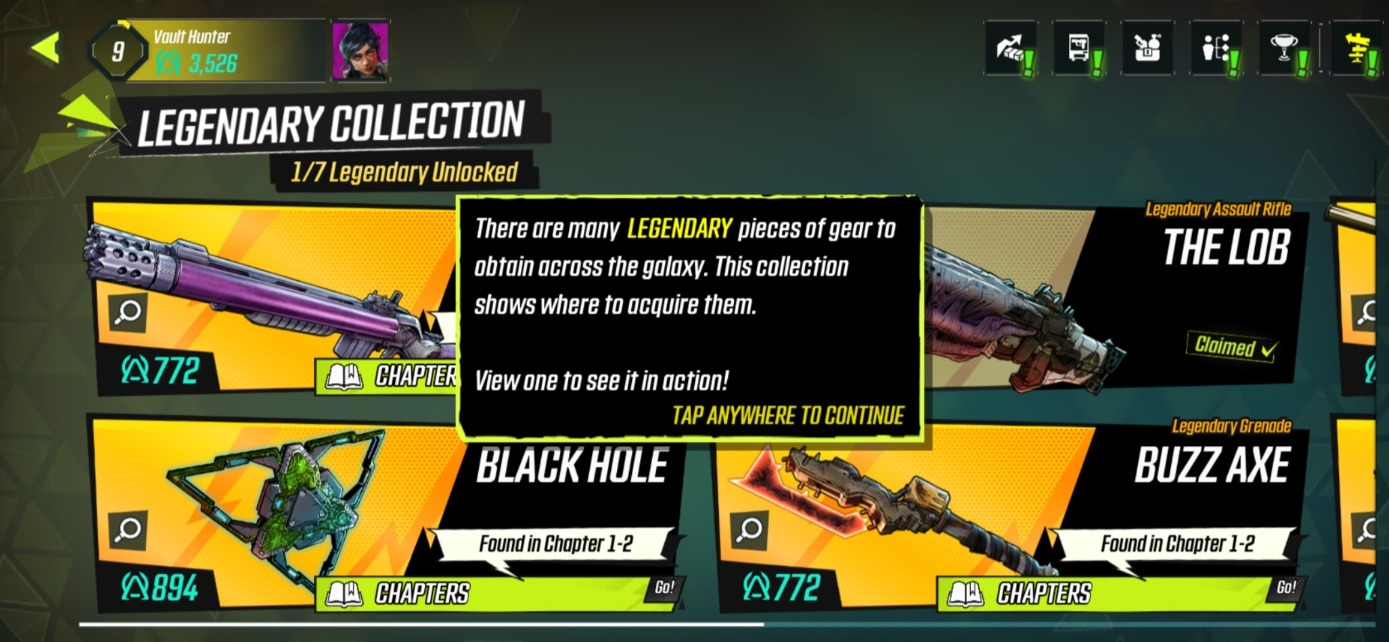The width and height of the screenshot is (1389, 642).
Task: Open the loot basket icon
Action: point(1148,48)
